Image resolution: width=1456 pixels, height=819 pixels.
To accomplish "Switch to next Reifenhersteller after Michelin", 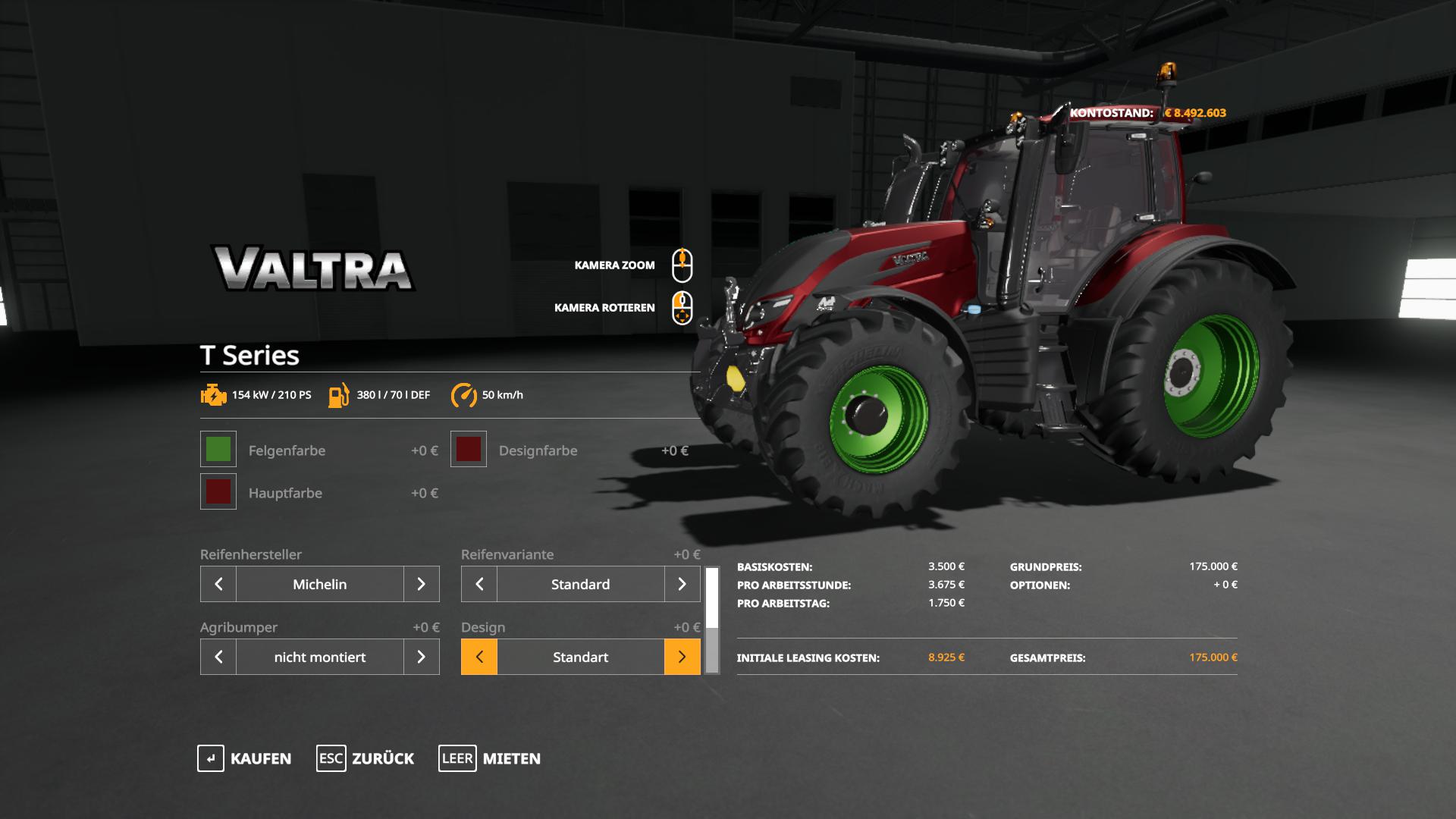I will (x=422, y=584).
